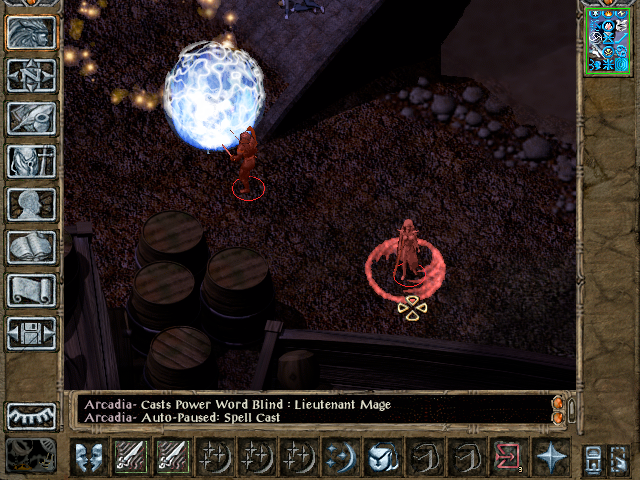Open the inventory screen with armored figure

[x=32, y=160]
